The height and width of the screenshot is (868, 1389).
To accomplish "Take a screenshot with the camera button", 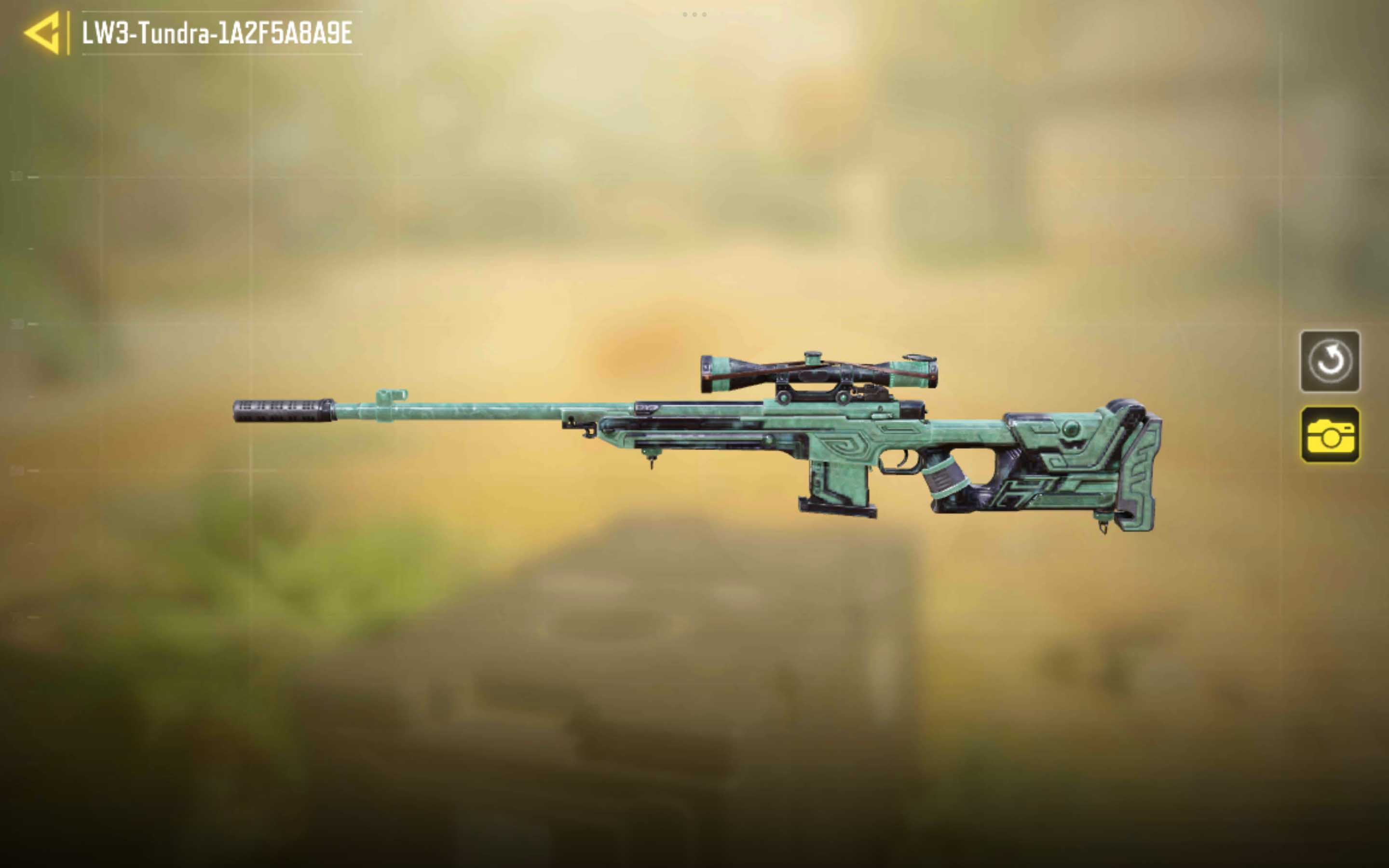I will (x=1329, y=434).
